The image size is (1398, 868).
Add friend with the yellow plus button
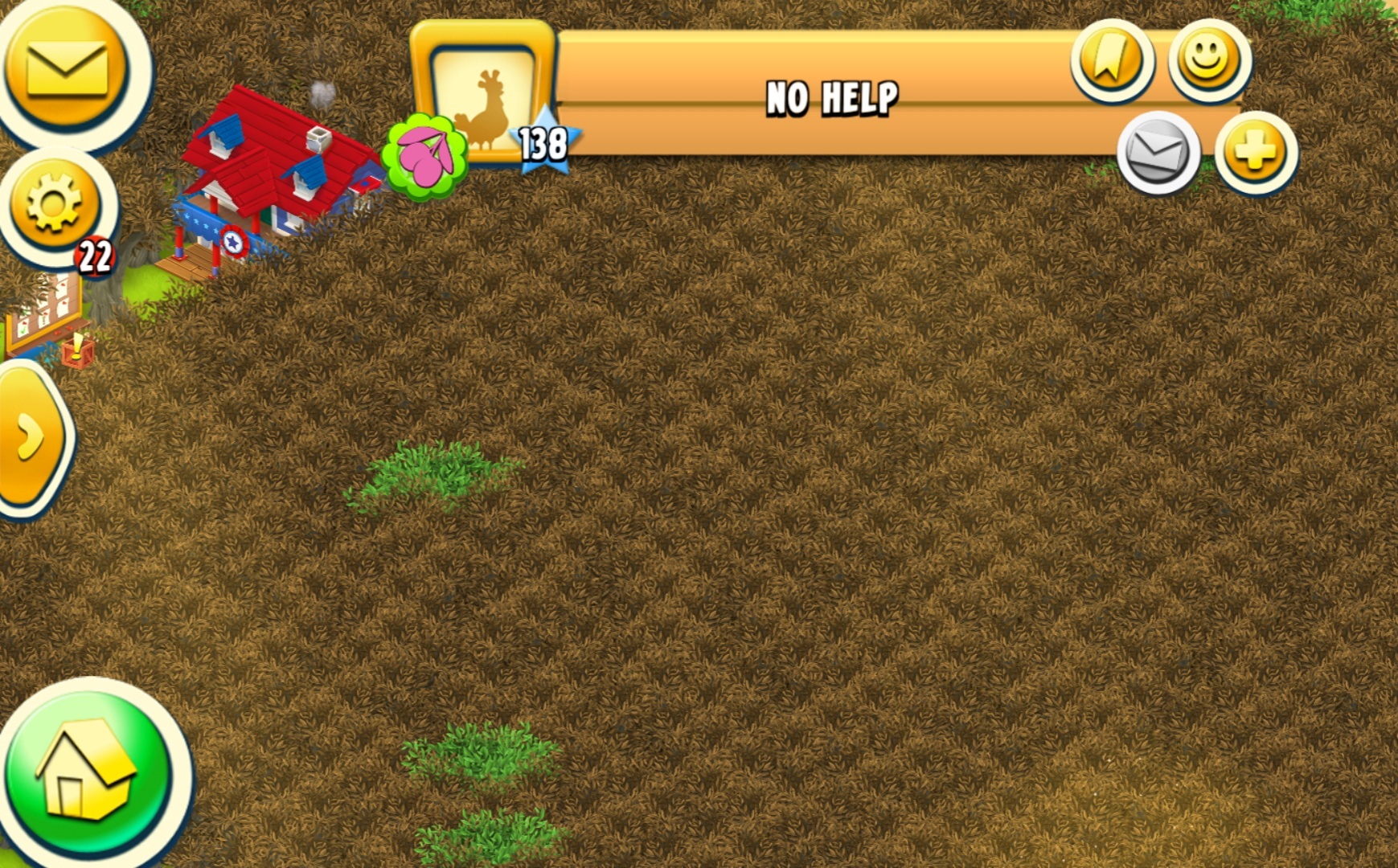click(x=1255, y=152)
